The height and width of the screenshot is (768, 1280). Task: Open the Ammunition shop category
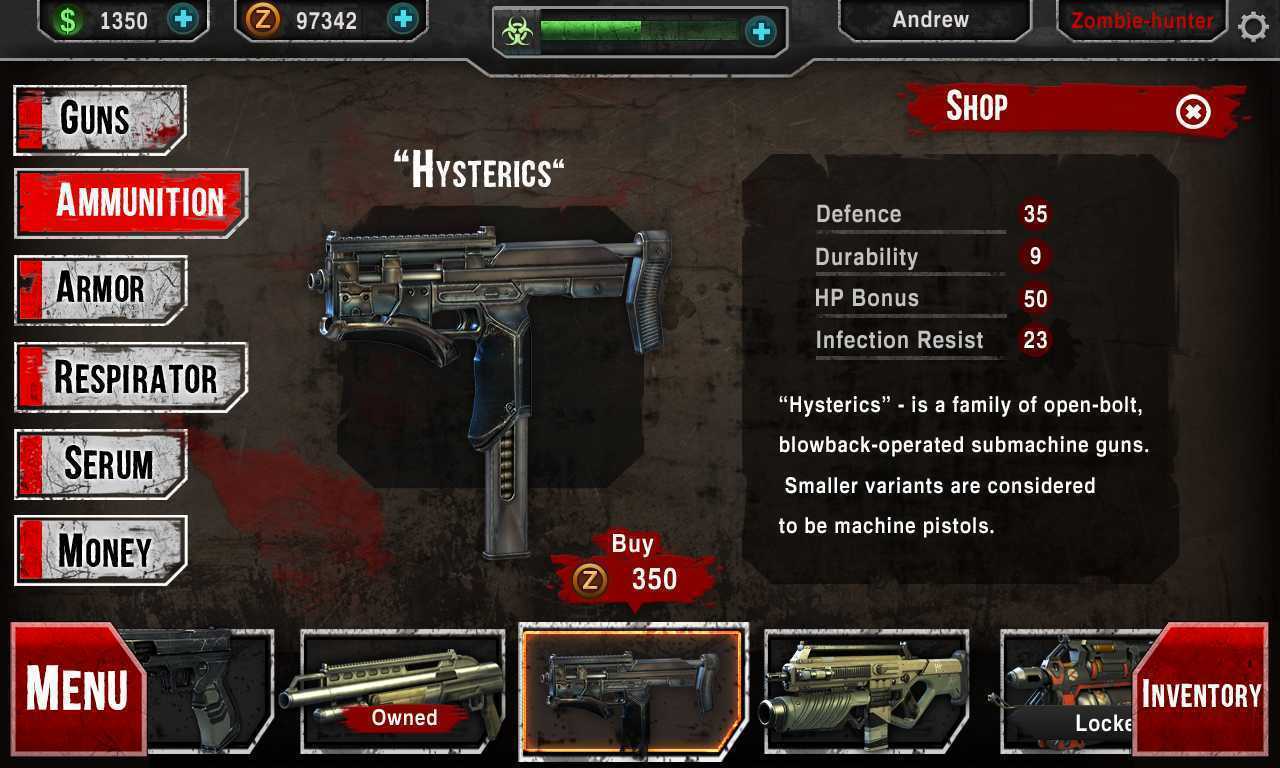[132, 202]
